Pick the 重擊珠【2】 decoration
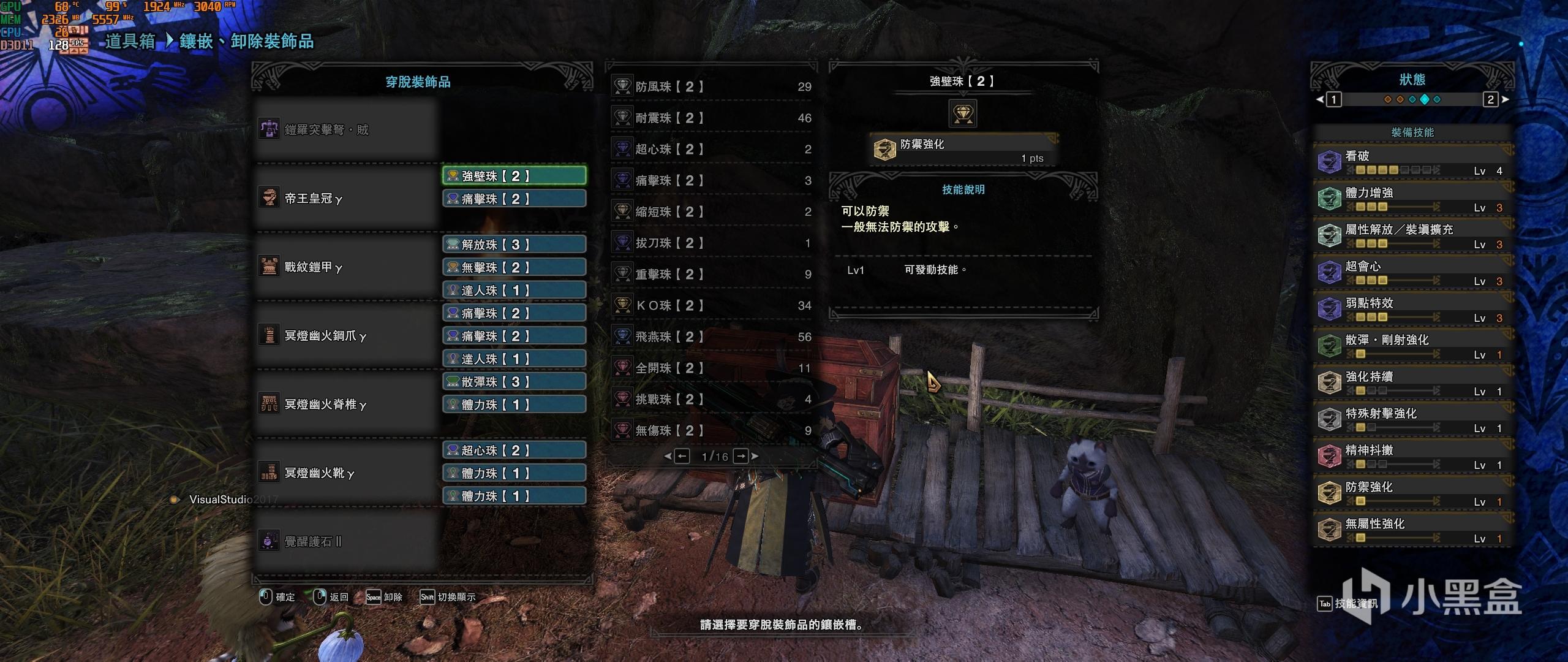Viewport: 1568px width, 662px height. pyautogui.click(x=711, y=274)
